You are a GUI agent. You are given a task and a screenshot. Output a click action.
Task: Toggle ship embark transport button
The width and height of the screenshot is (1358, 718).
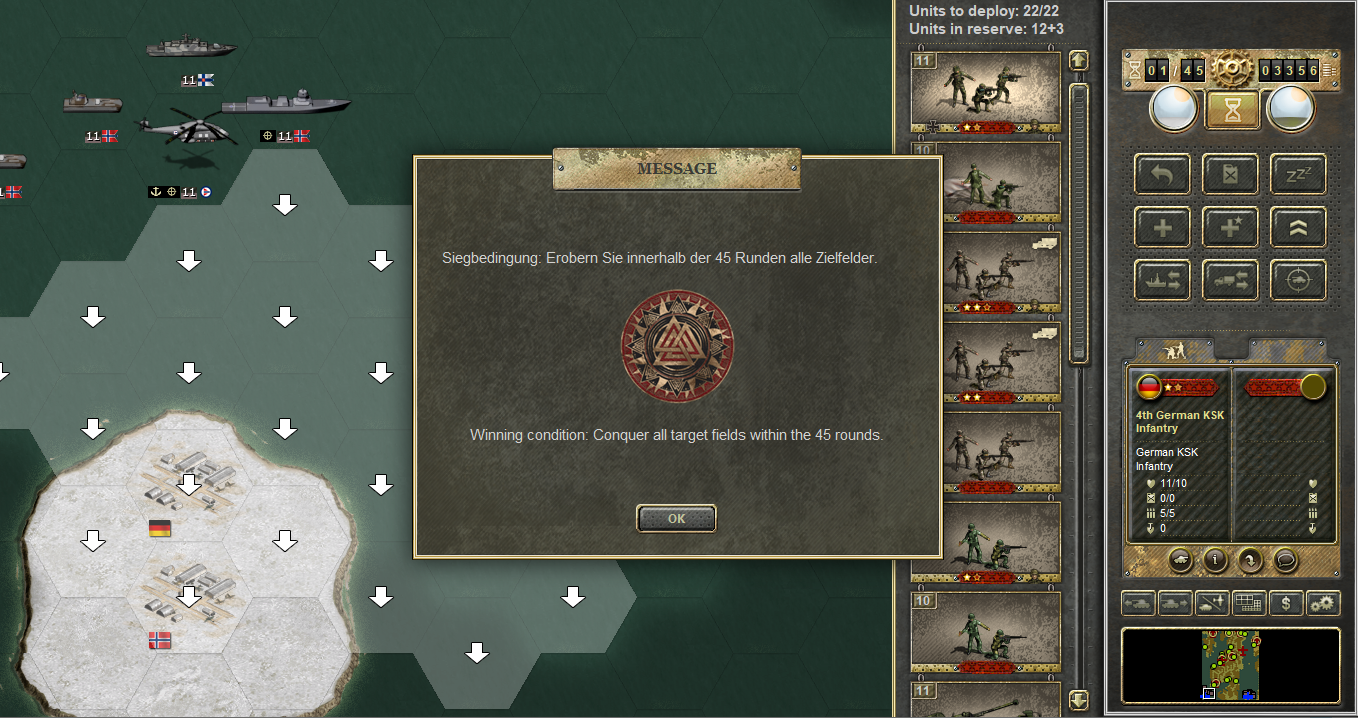tap(1162, 281)
